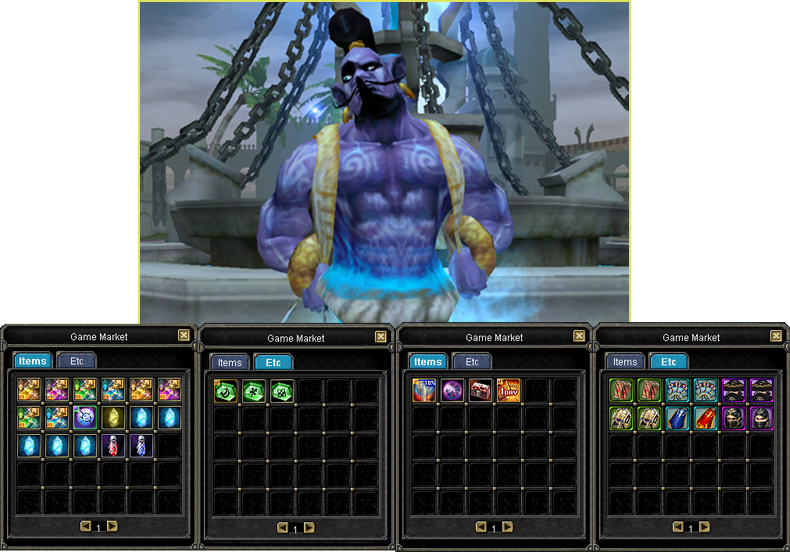
Task: Switch to Items tab in the green tokens window
Action: 230,362
